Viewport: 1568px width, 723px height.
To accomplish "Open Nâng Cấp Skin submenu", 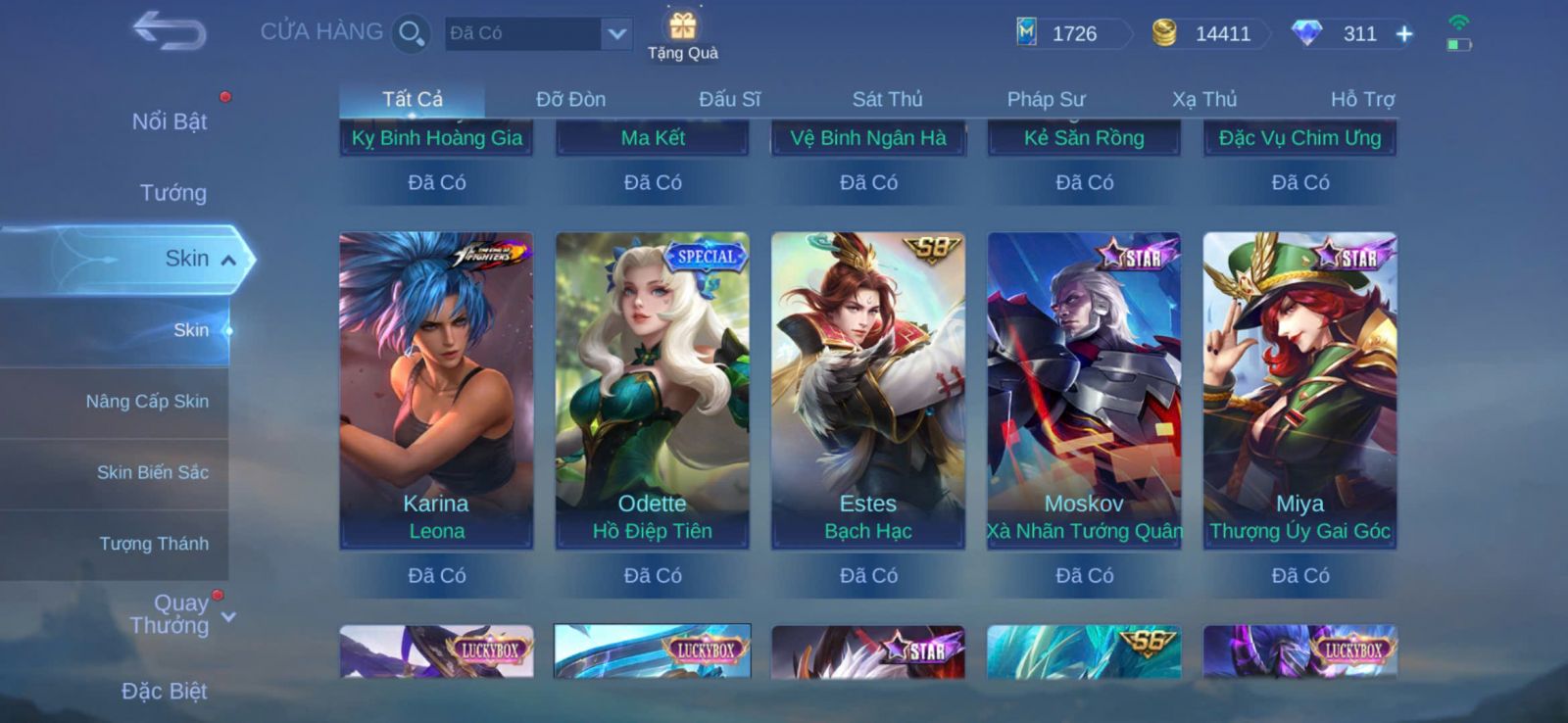I will [147, 402].
